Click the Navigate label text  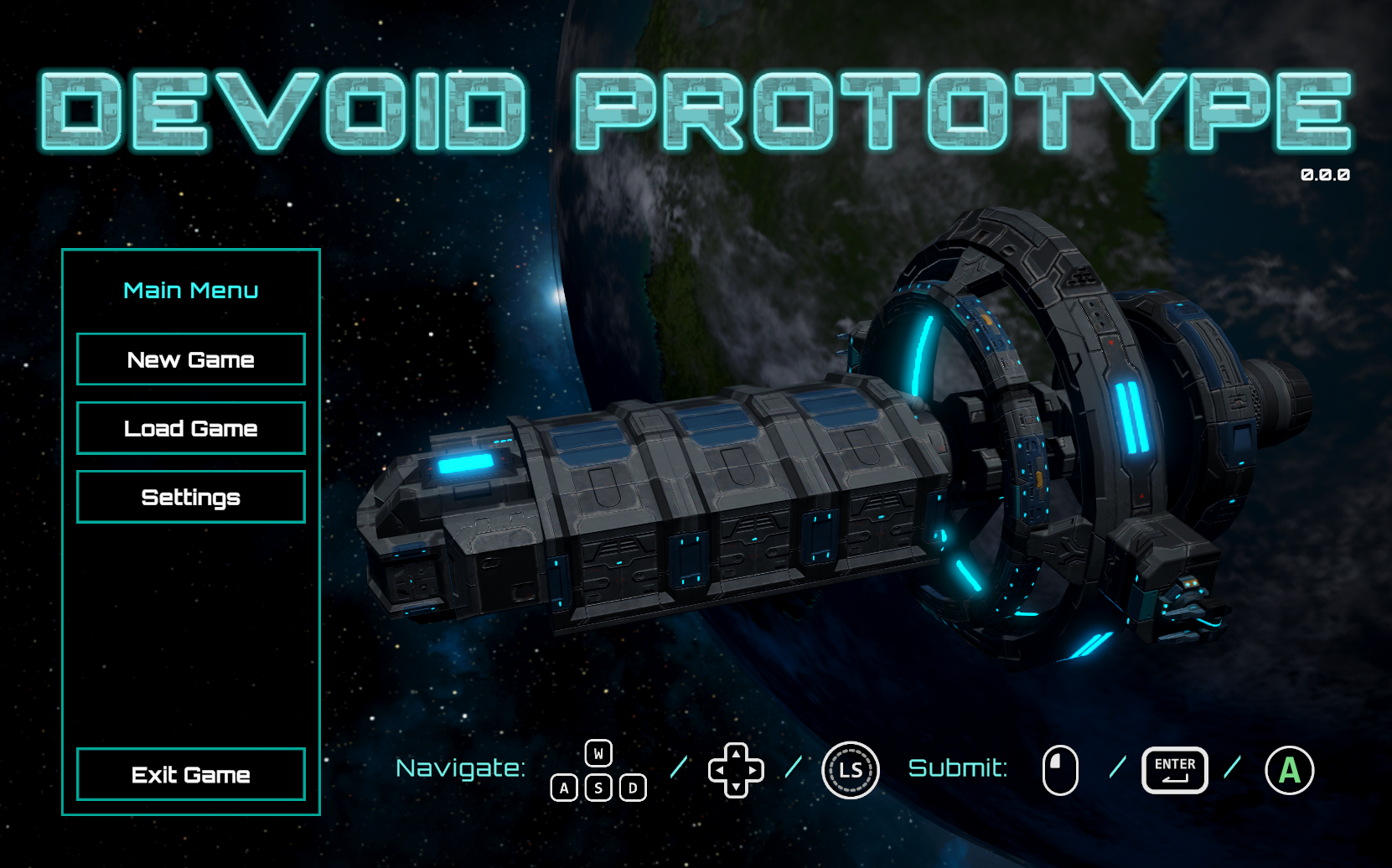click(462, 769)
